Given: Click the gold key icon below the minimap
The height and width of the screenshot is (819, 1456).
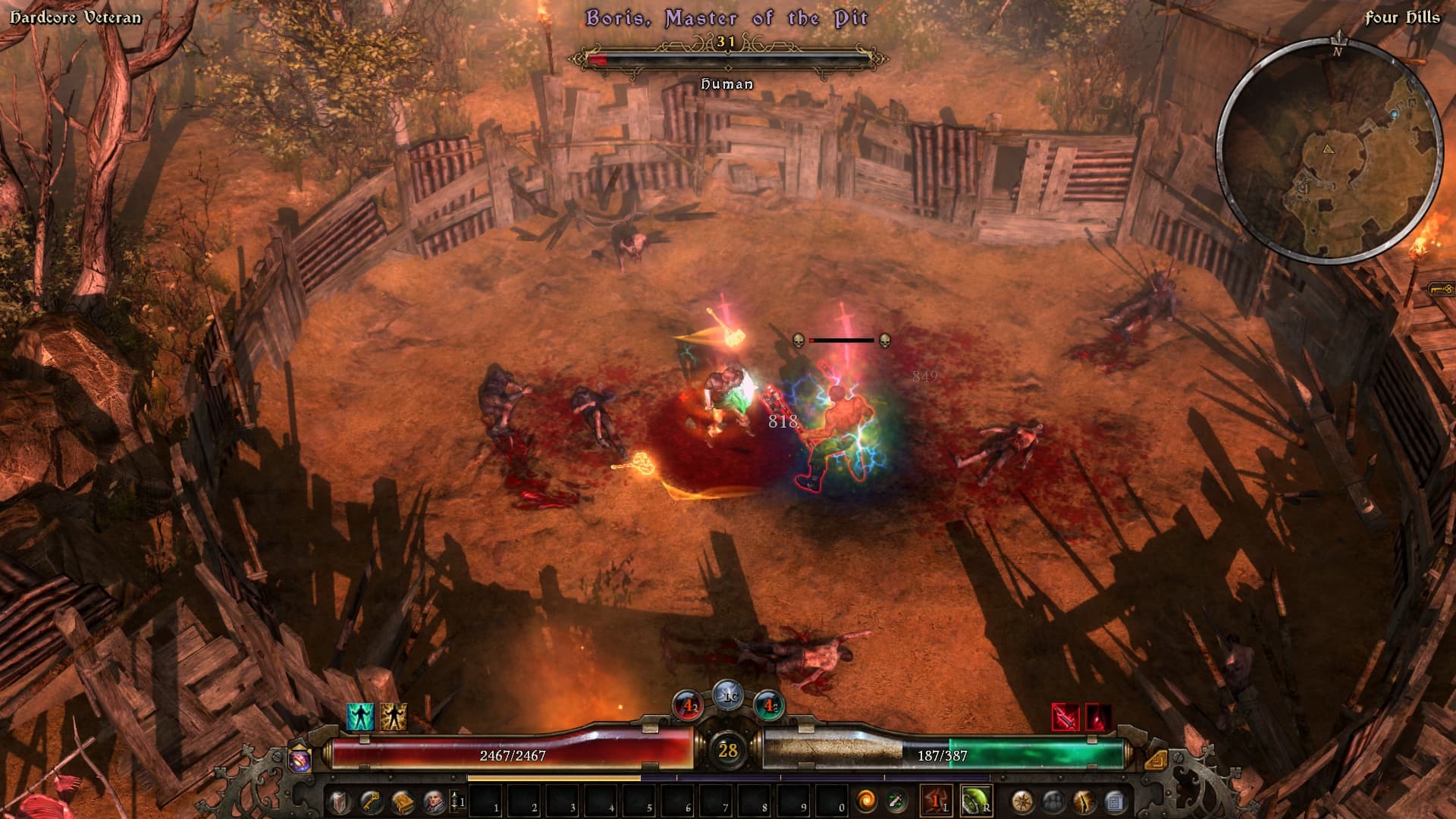Looking at the screenshot, I should pyautogui.click(x=1441, y=289).
